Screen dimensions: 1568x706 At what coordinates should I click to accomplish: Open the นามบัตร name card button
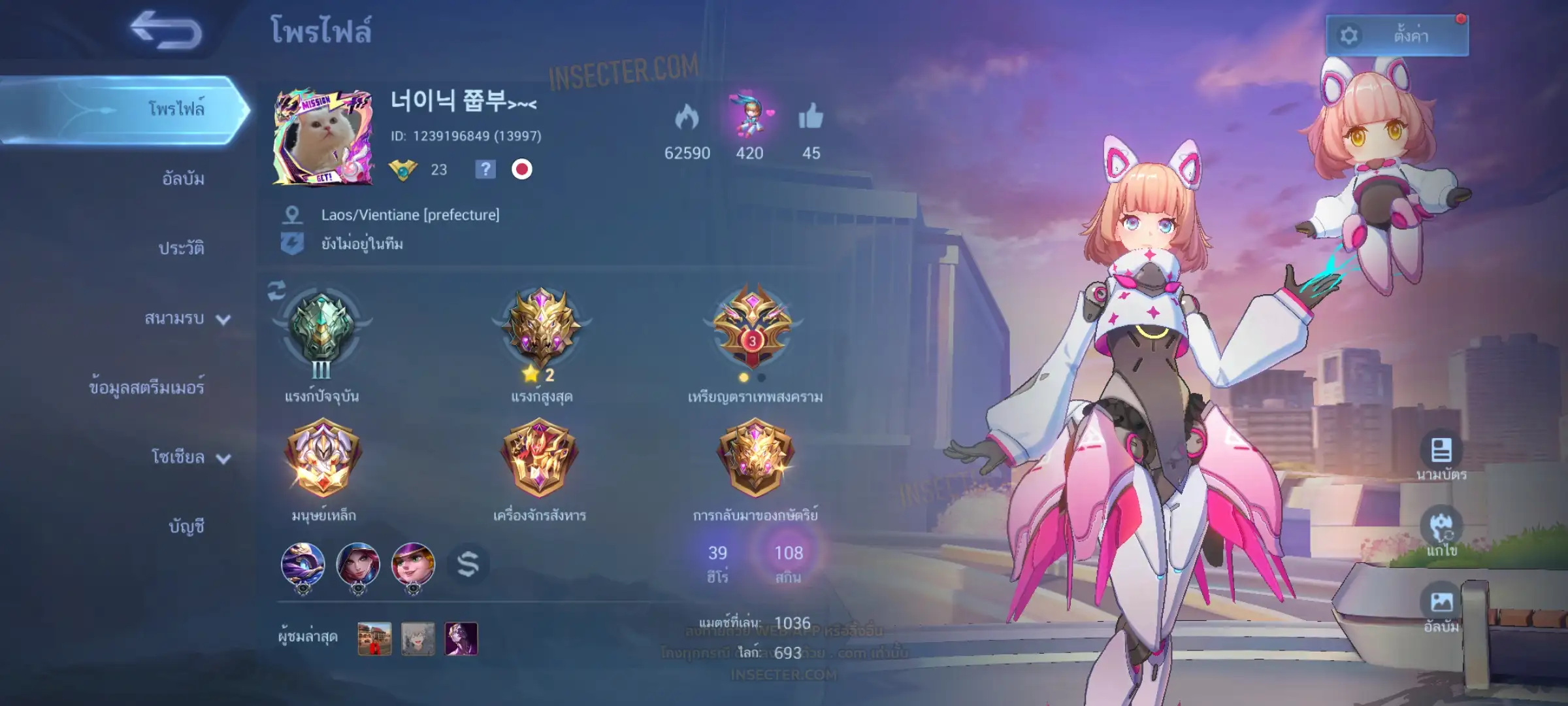(1441, 451)
